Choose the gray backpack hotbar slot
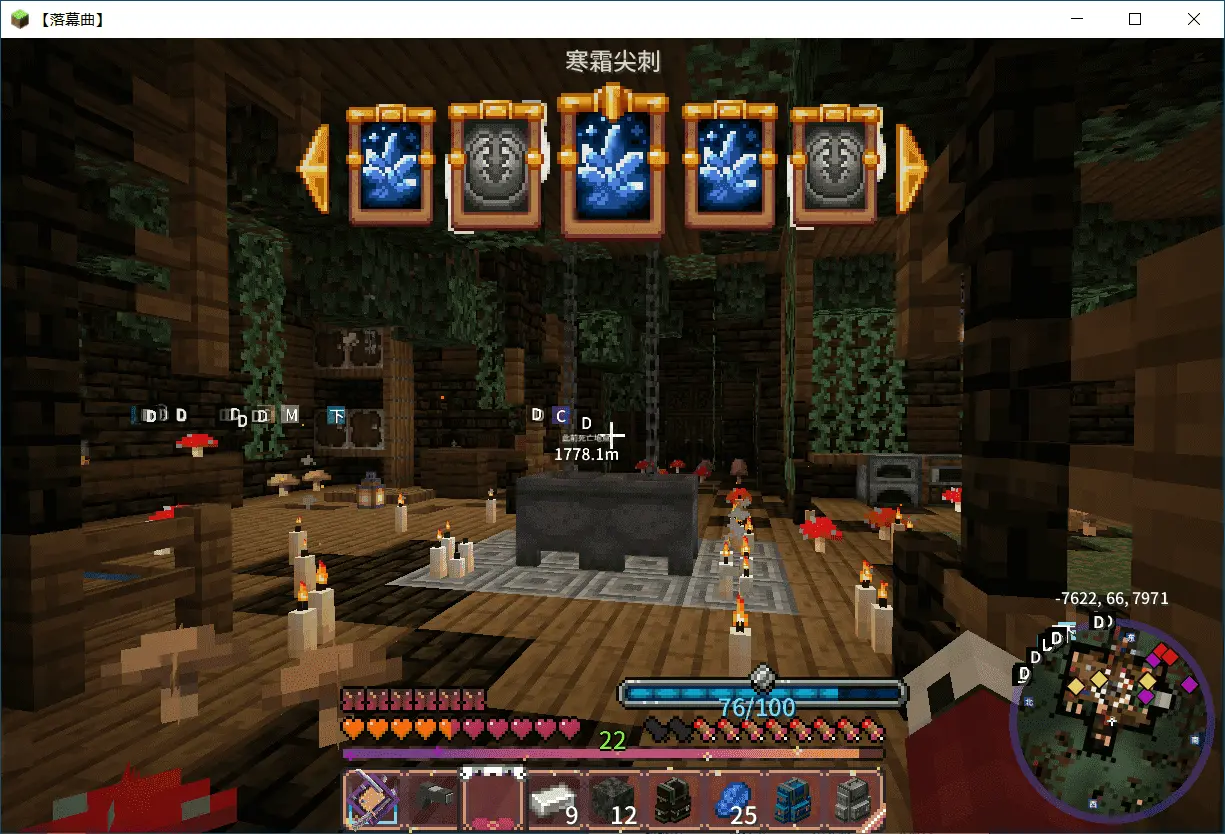 click(x=851, y=800)
